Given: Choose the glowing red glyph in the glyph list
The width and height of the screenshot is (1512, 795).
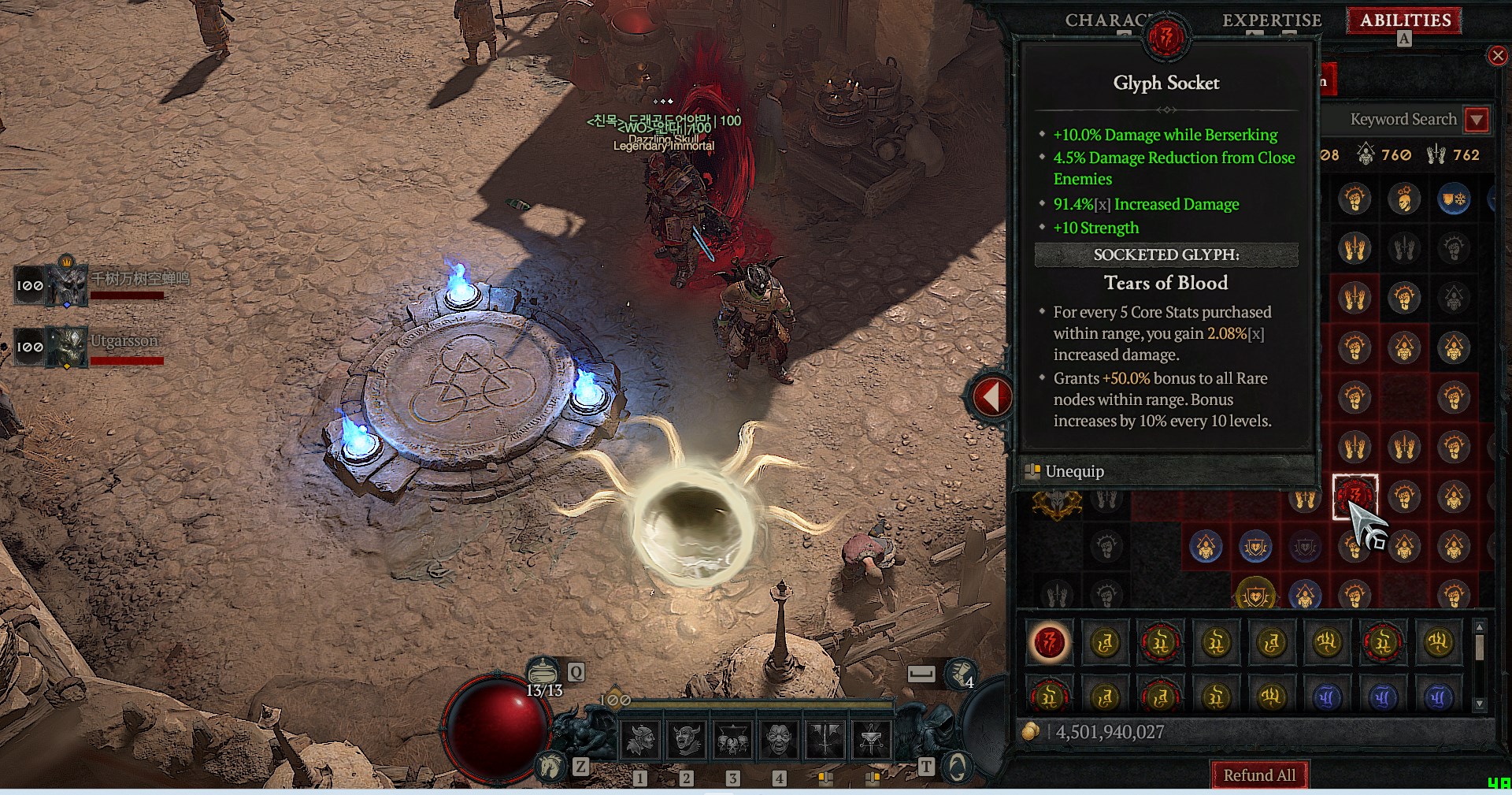Looking at the screenshot, I should (x=1049, y=643).
